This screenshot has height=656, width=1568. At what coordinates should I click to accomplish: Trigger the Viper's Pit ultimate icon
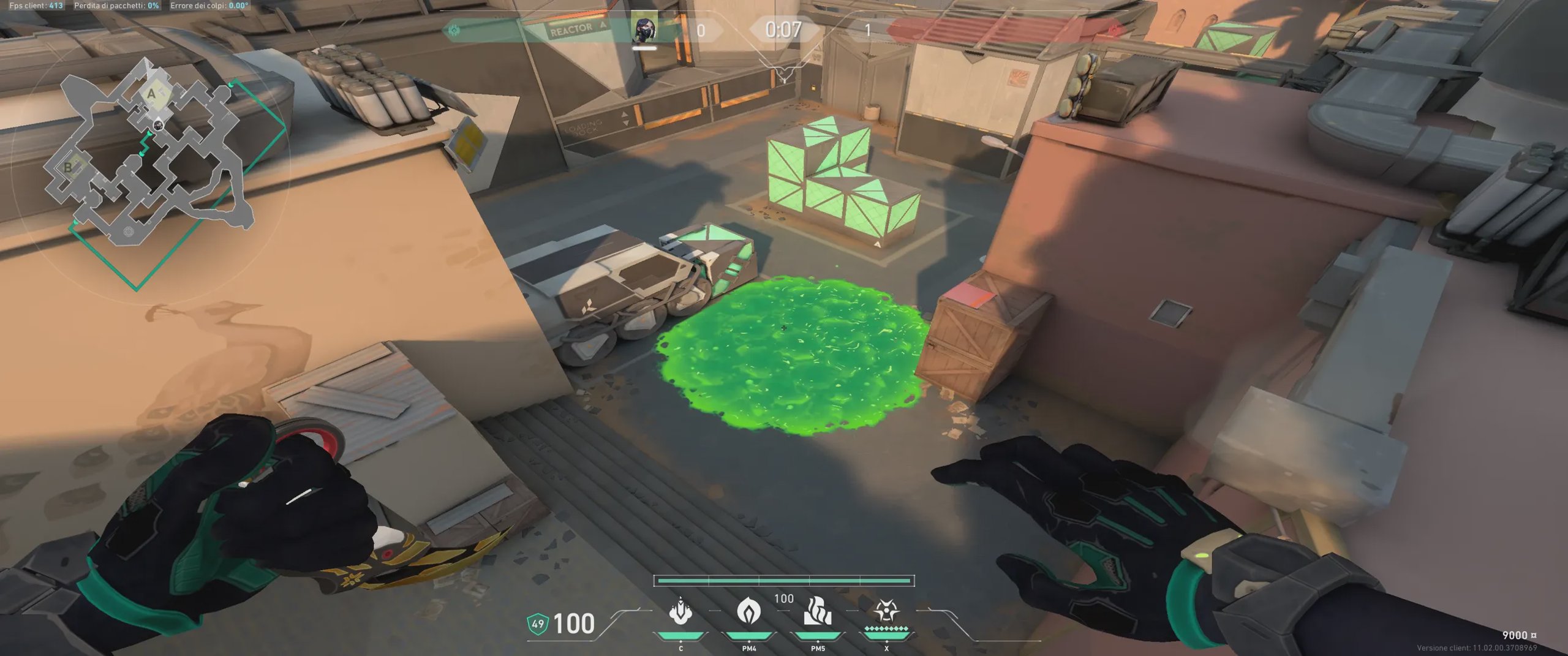pos(886,612)
